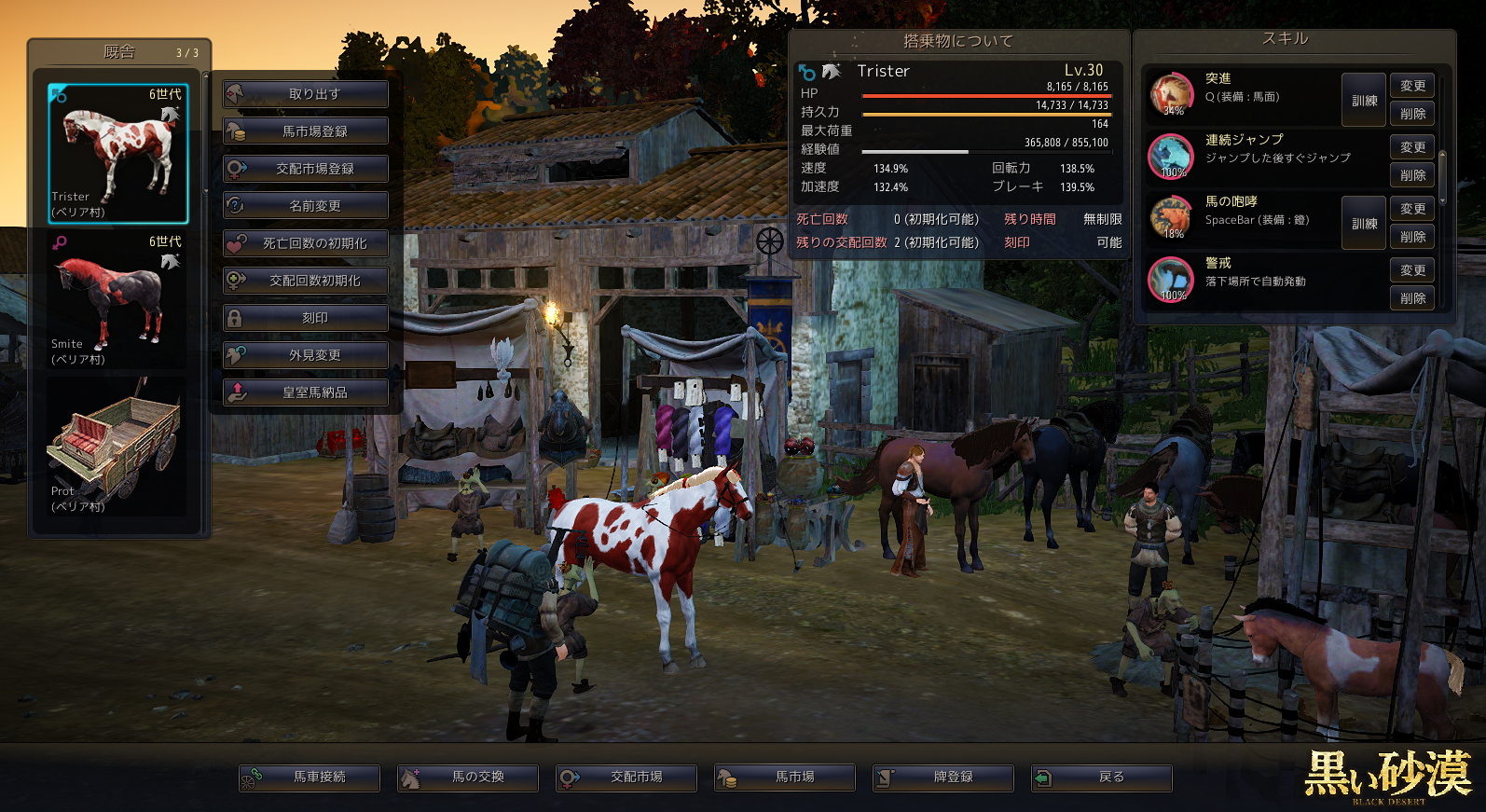Viewport: 1486px width, 812px height.
Task: Go back with the 戻る button
Action: pyautogui.click(x=1102, y=778)
